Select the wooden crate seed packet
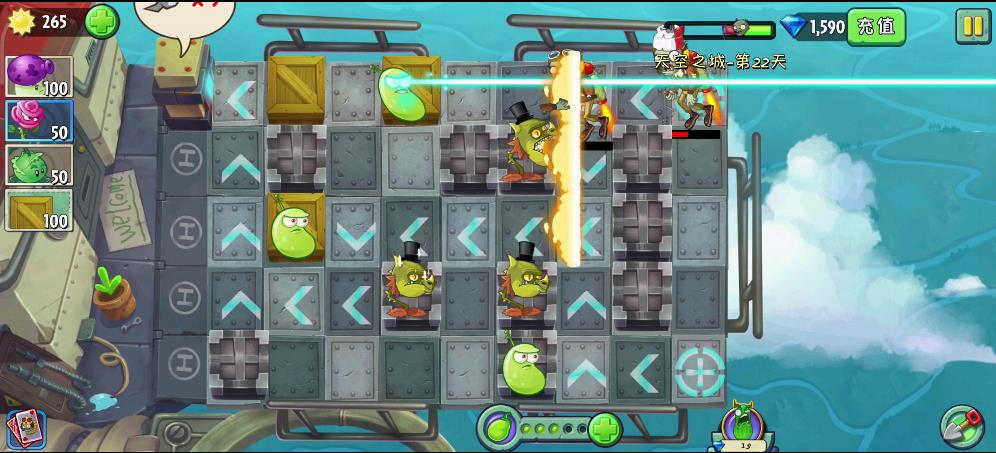Screen dimensions: 996x453 coord(39,210)
